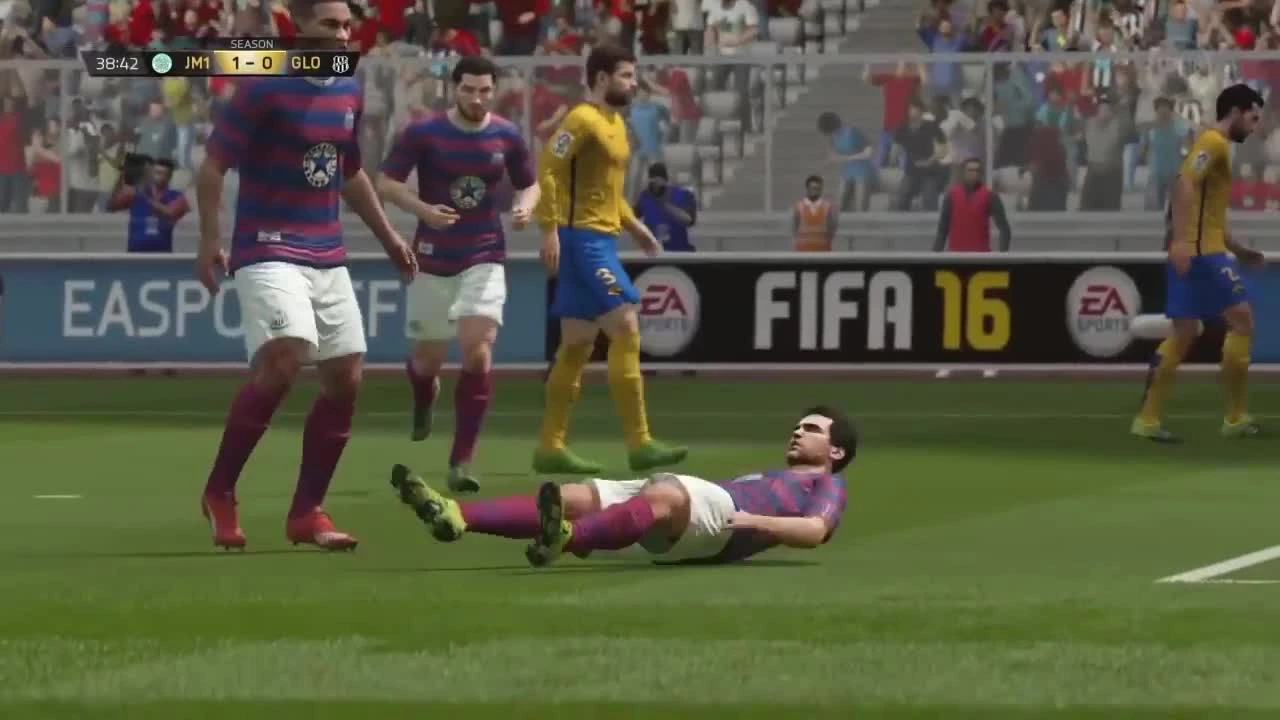Select the striped GLO crest beside the score

coord(340,63)
